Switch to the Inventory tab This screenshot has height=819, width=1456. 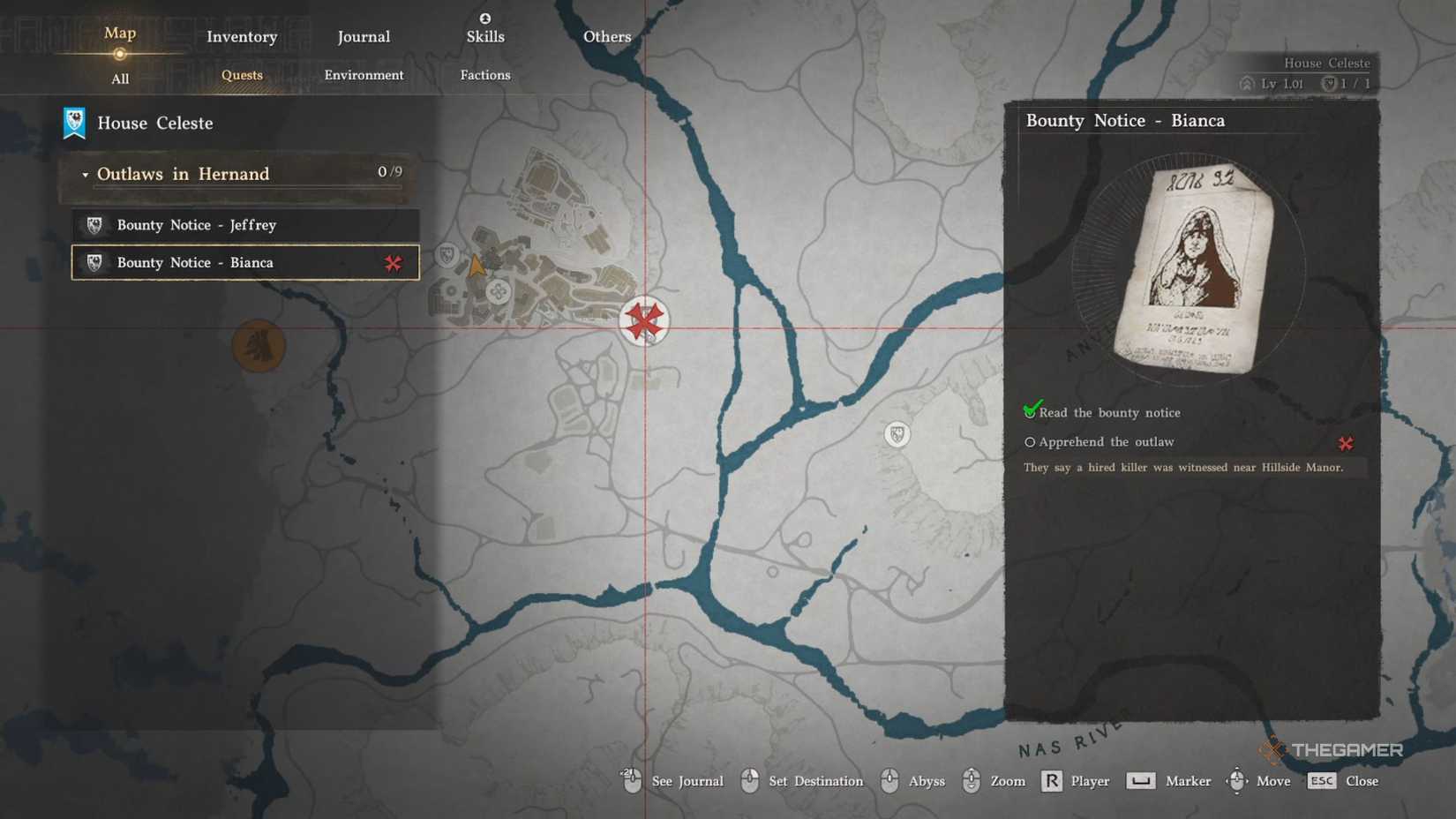(241, 36)
